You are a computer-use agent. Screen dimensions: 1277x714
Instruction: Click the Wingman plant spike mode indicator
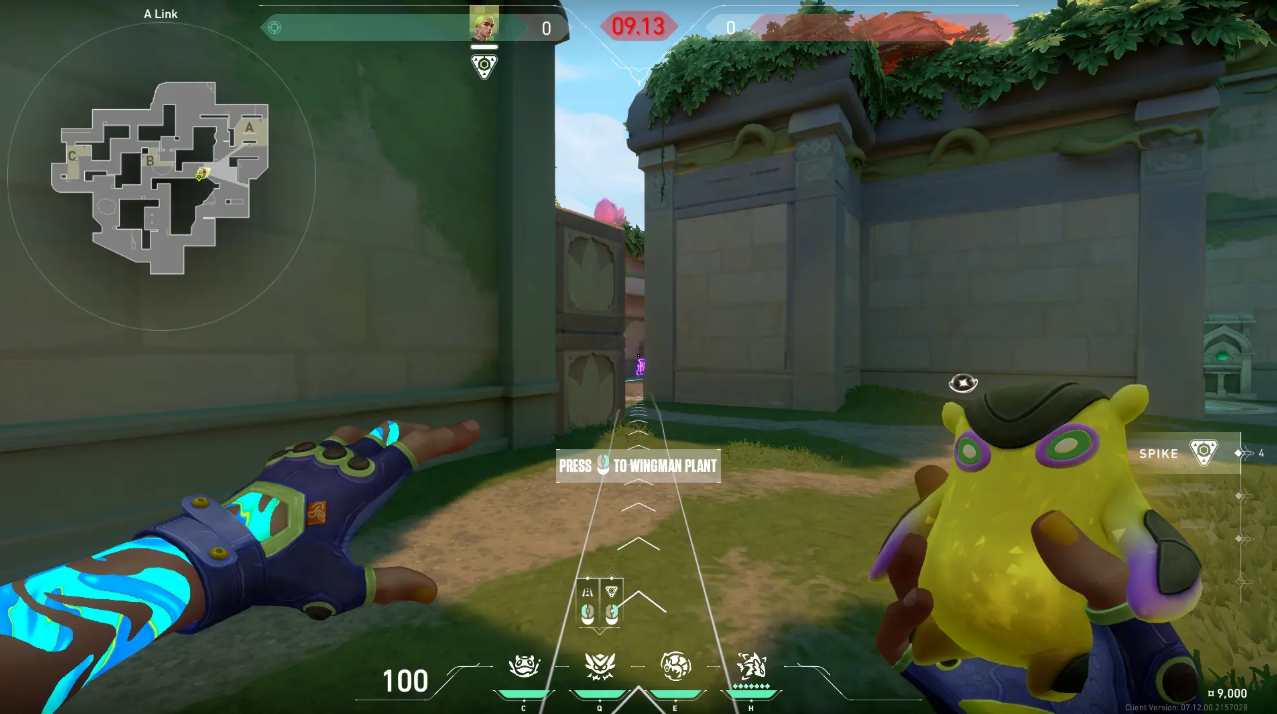pos(611,605)
